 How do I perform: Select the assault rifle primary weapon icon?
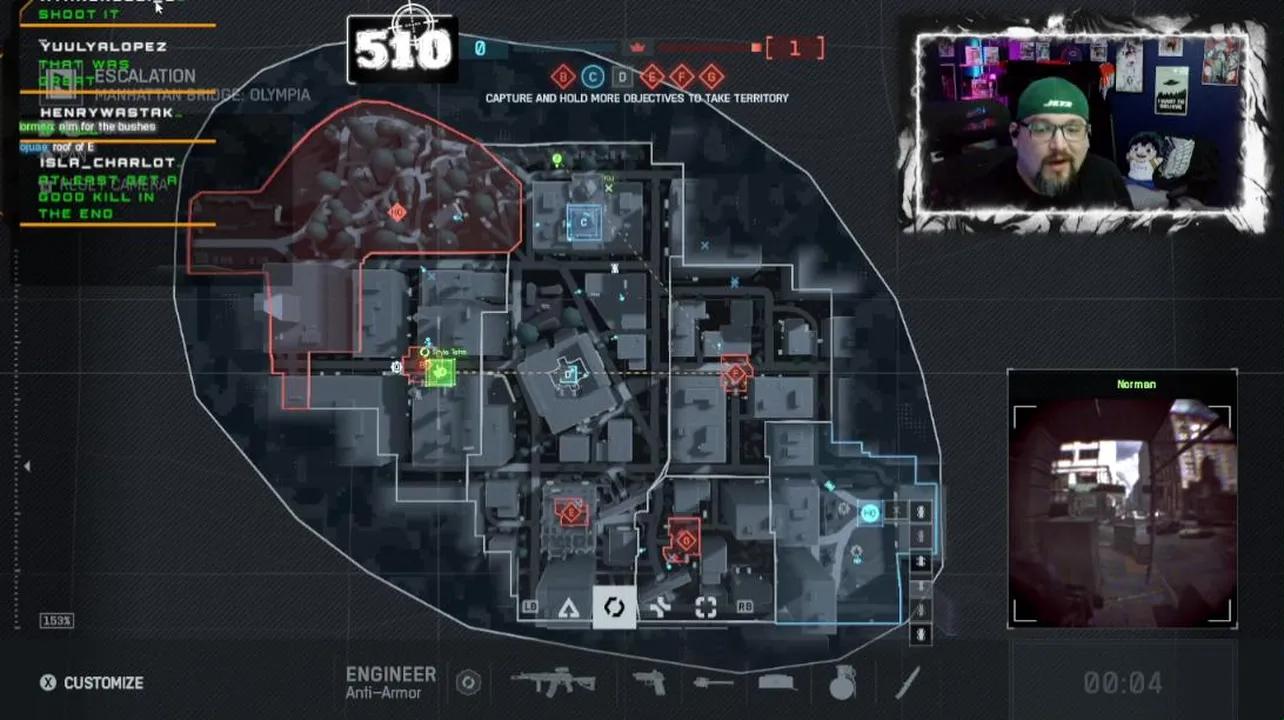[x=554, y=682]
